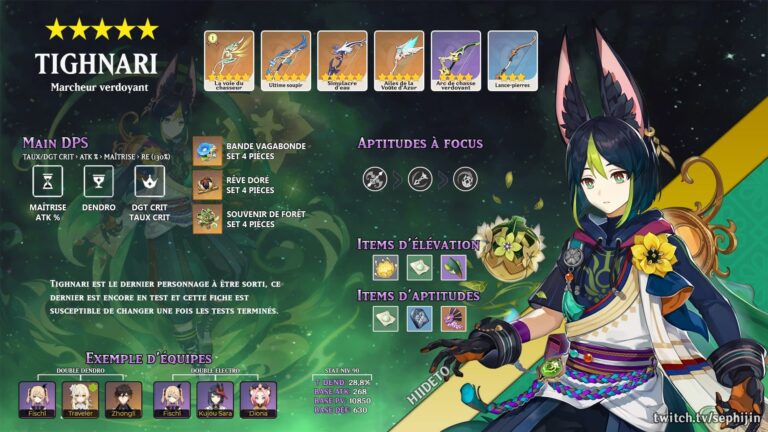
Task: Click the crown DGT Crit icon
Action: (x=150, y=181)
